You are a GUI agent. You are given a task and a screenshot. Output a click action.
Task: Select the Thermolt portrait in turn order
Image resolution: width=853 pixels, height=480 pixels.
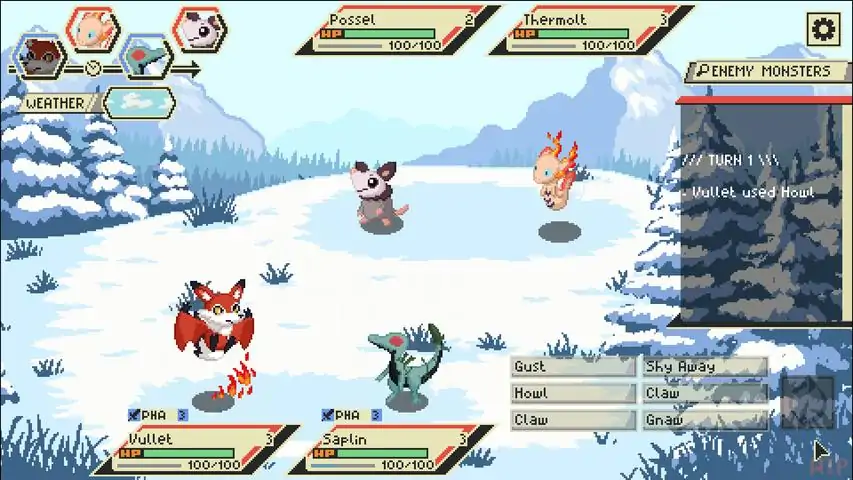[x=93, y=27]
